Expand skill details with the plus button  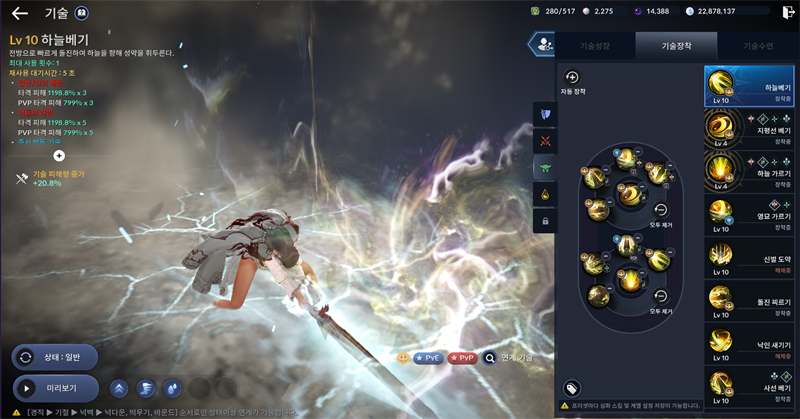coord(59,155)
